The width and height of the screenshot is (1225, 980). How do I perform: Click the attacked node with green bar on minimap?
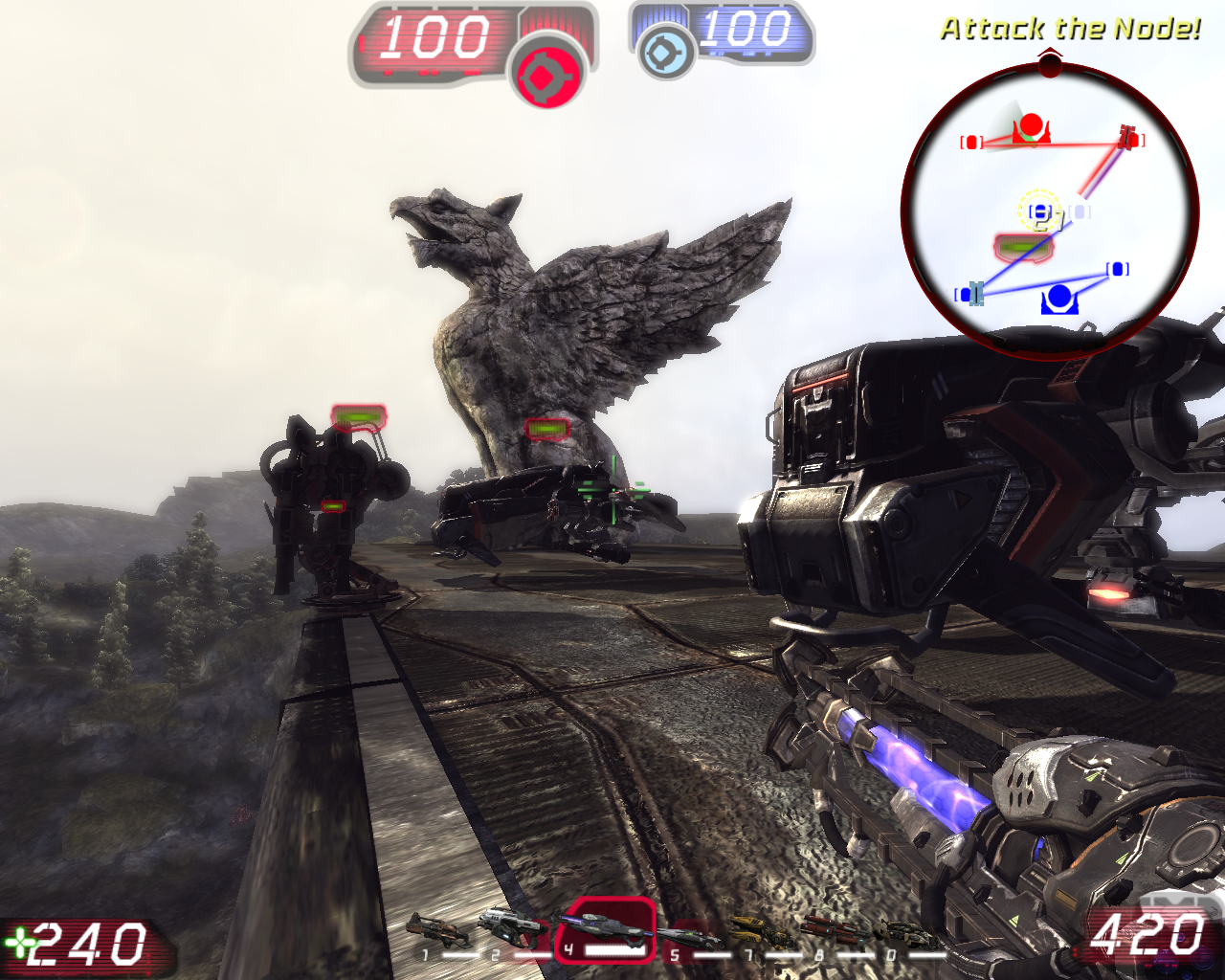1024,246
